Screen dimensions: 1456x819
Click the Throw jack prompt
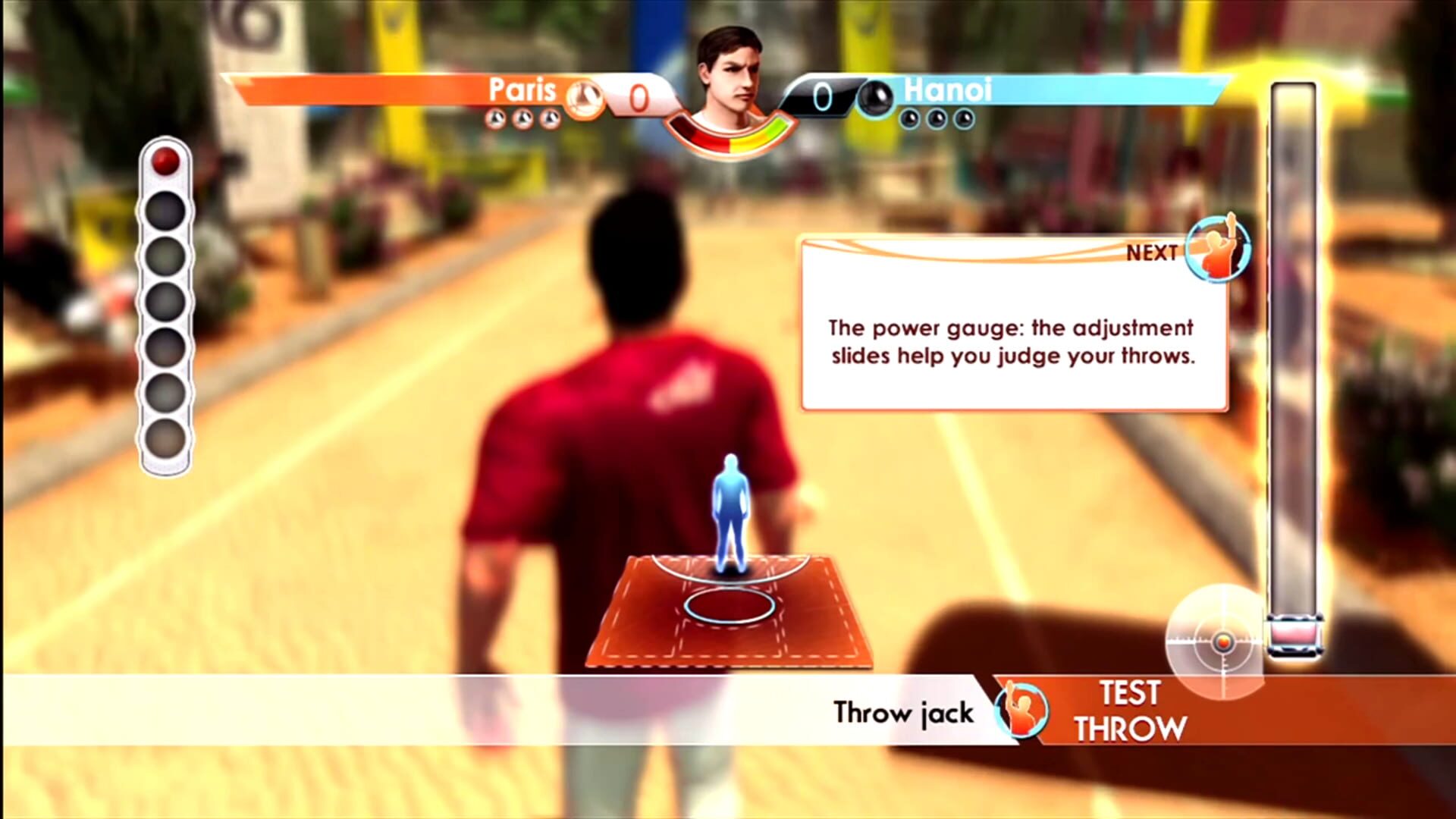point(902,713)
